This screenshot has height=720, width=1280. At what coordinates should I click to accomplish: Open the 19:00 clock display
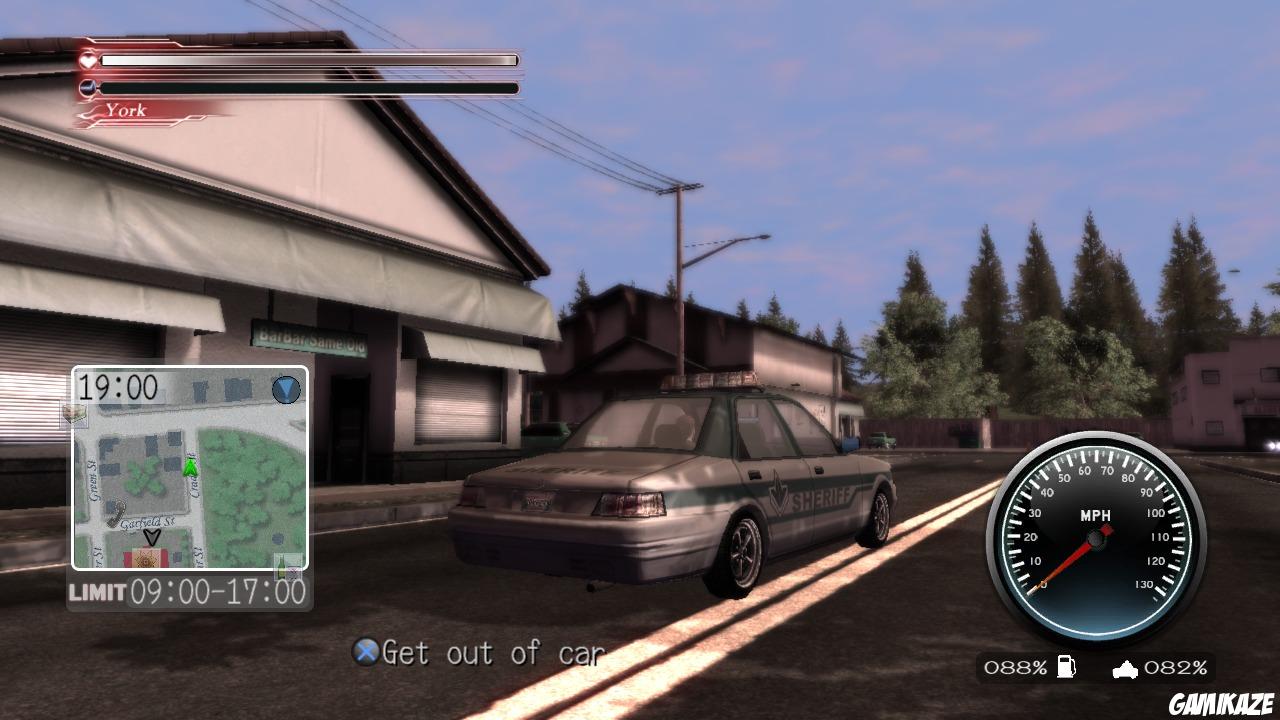[117, 389]
